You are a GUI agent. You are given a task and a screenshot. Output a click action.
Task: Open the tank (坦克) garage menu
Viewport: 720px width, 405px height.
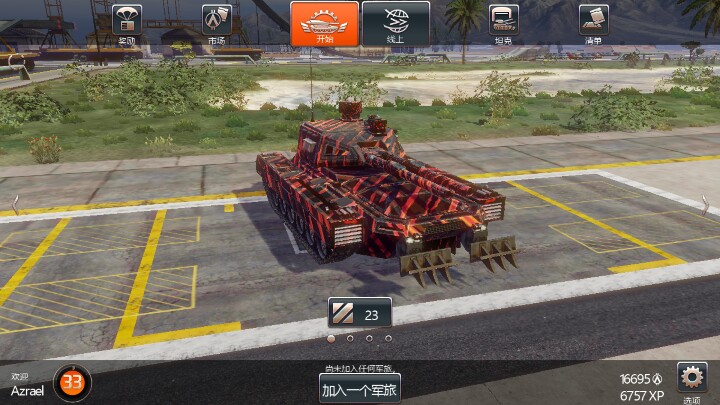pos(503,22)
